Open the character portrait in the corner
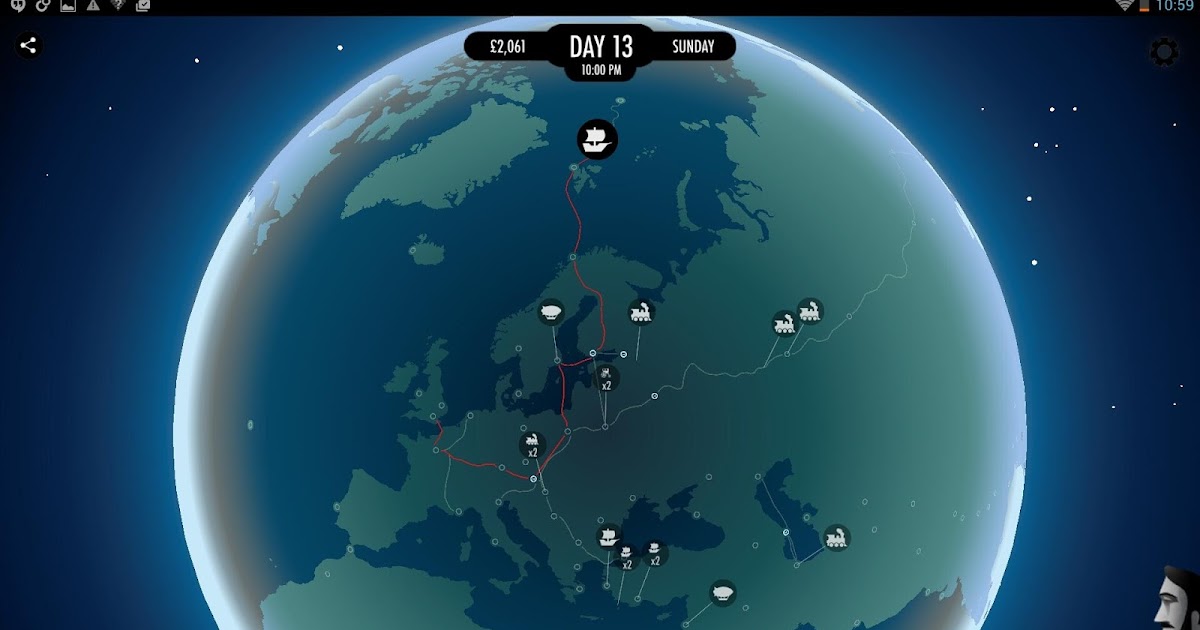 click(x=1178, y=600)
